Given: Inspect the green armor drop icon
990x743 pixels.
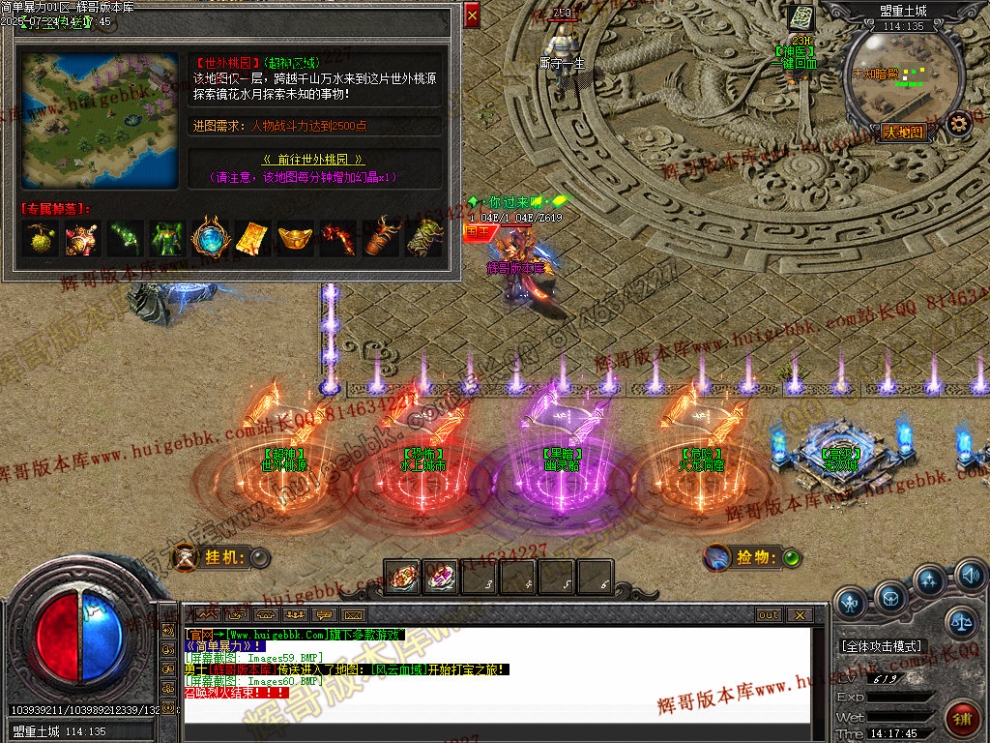Looking at the screenshot, I should (166, 238).
